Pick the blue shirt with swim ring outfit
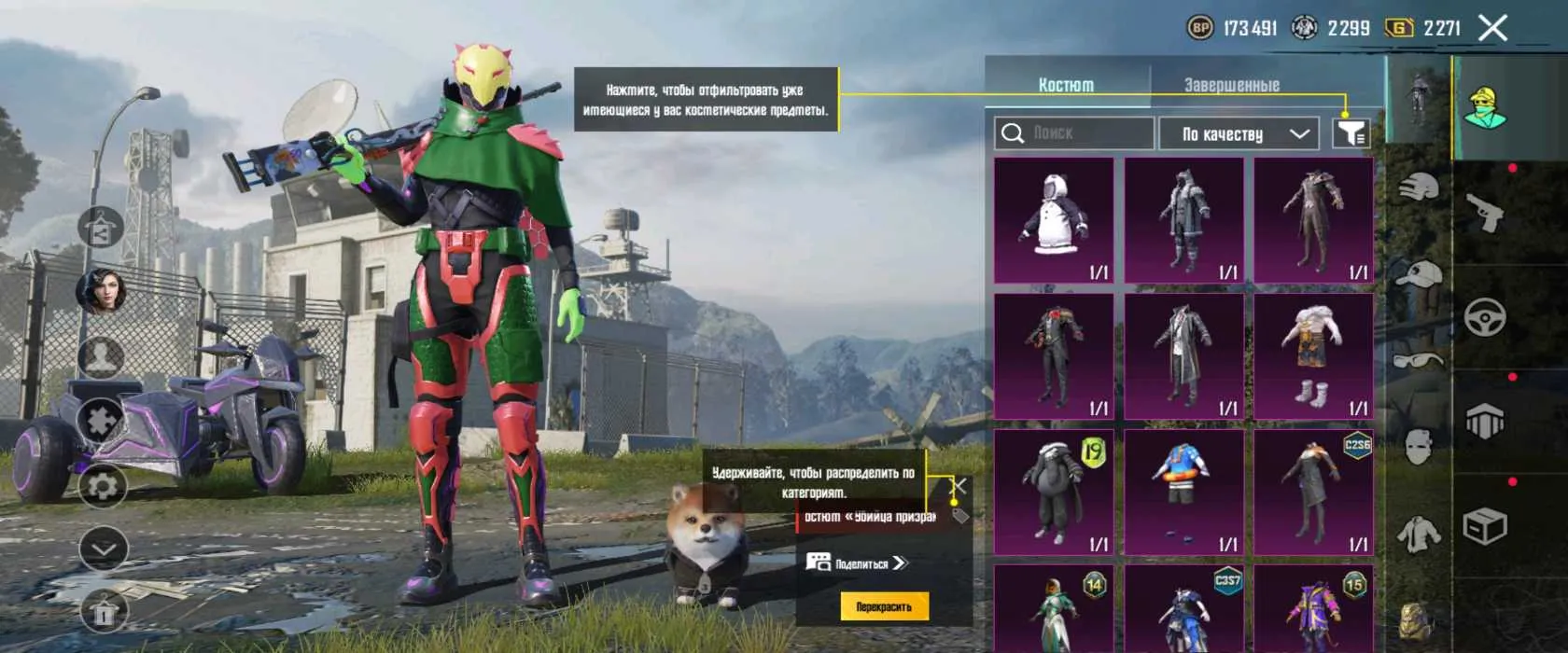Viewport: 1568px width, 653px height. (x=1183, y=492)
